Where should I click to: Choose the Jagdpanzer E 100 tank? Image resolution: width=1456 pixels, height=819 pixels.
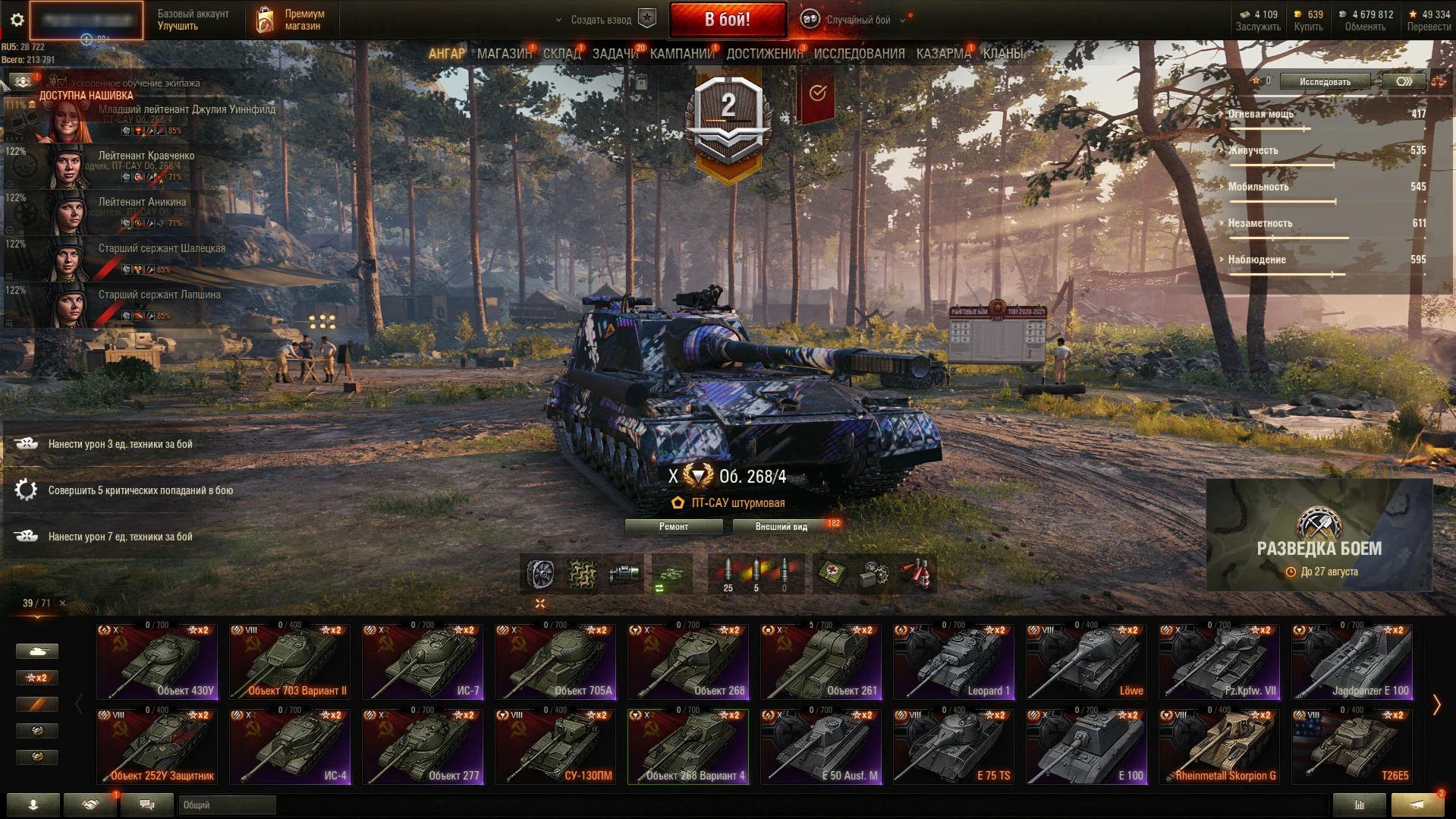click(x=1352, y=663)
